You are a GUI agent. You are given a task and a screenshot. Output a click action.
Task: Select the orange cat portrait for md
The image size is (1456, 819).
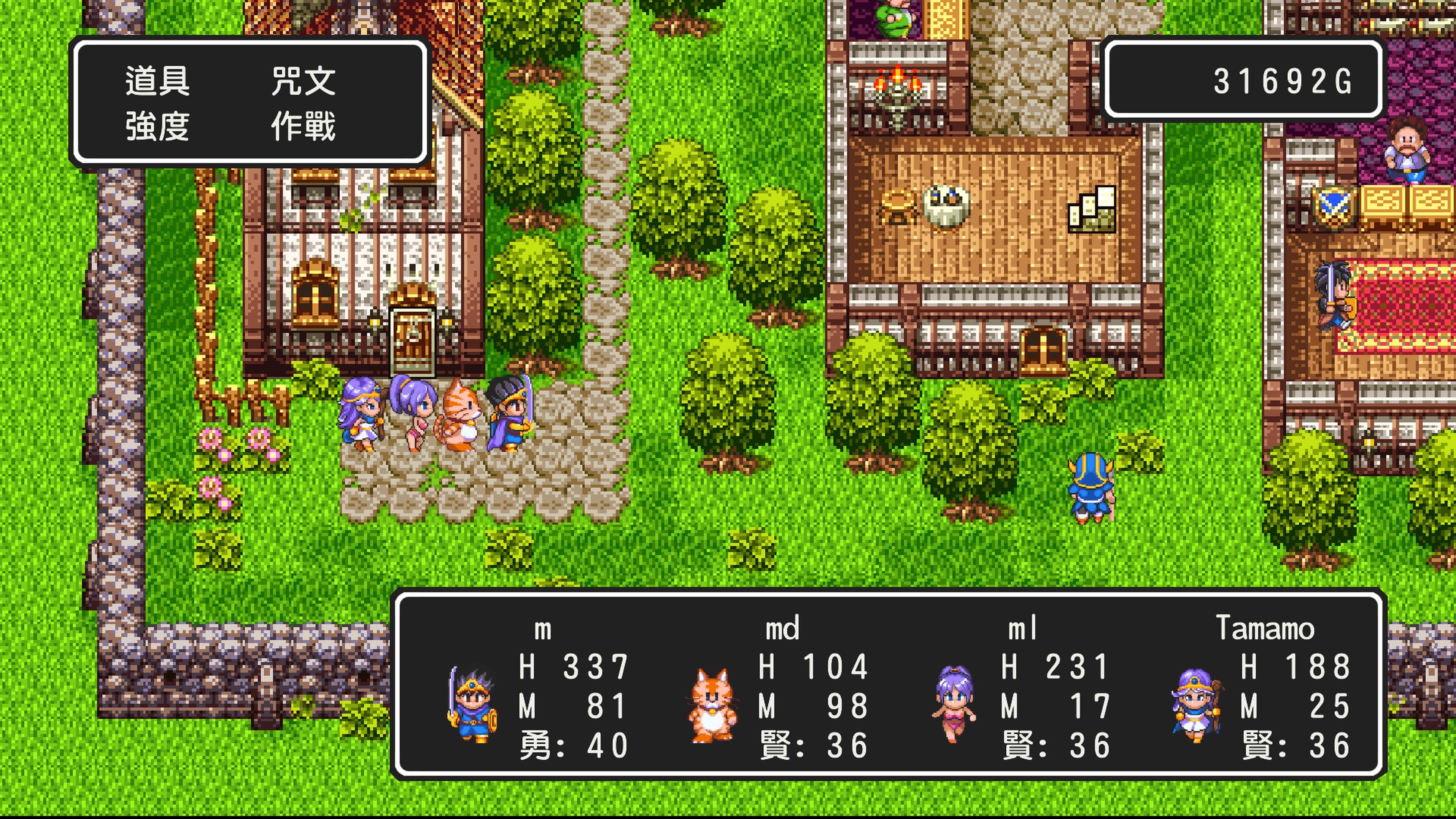(713, 705)
